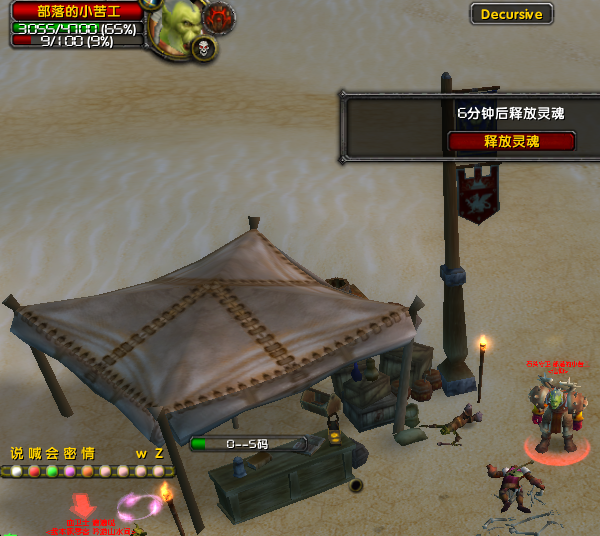Click the Decursive button
Image resolution: width=600 pixels, height=536 pixels.
coord(511,14)
